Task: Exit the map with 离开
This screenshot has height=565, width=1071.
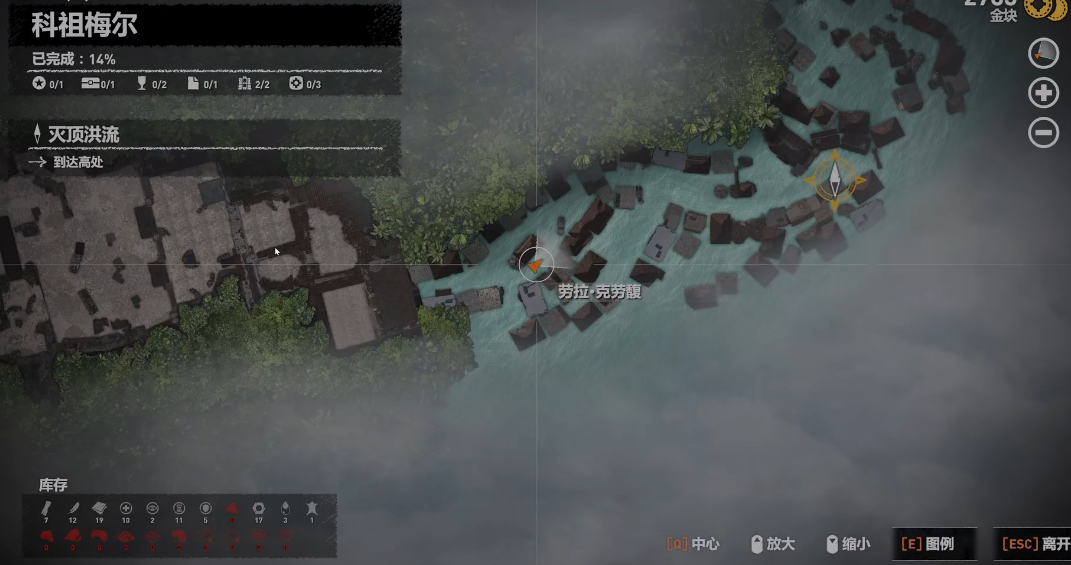Action: click(1034, 544)
